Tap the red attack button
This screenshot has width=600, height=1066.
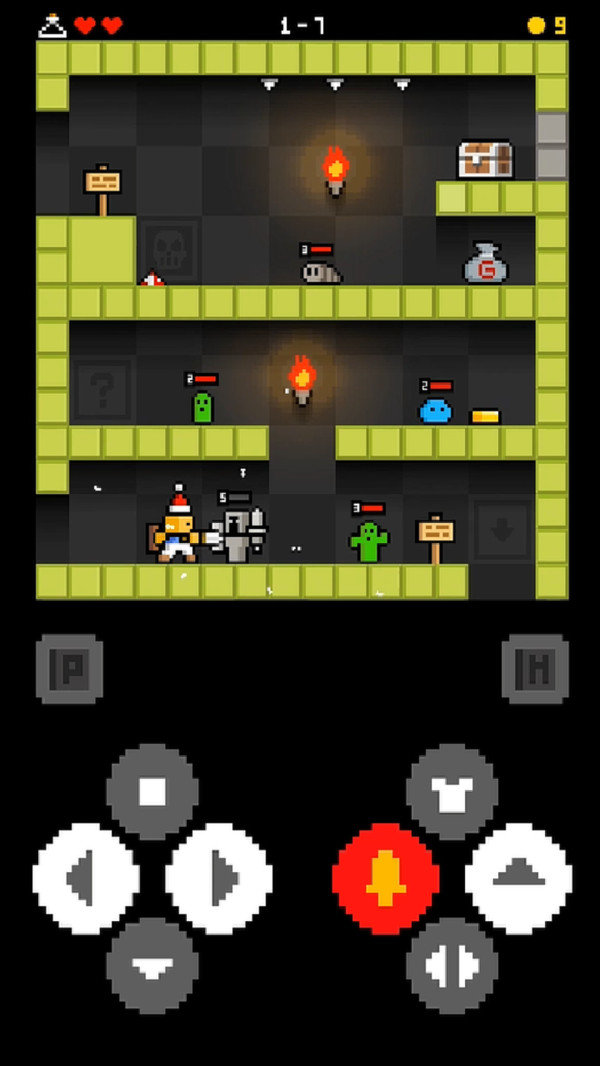pyautogui.click(x=385, y=879)
